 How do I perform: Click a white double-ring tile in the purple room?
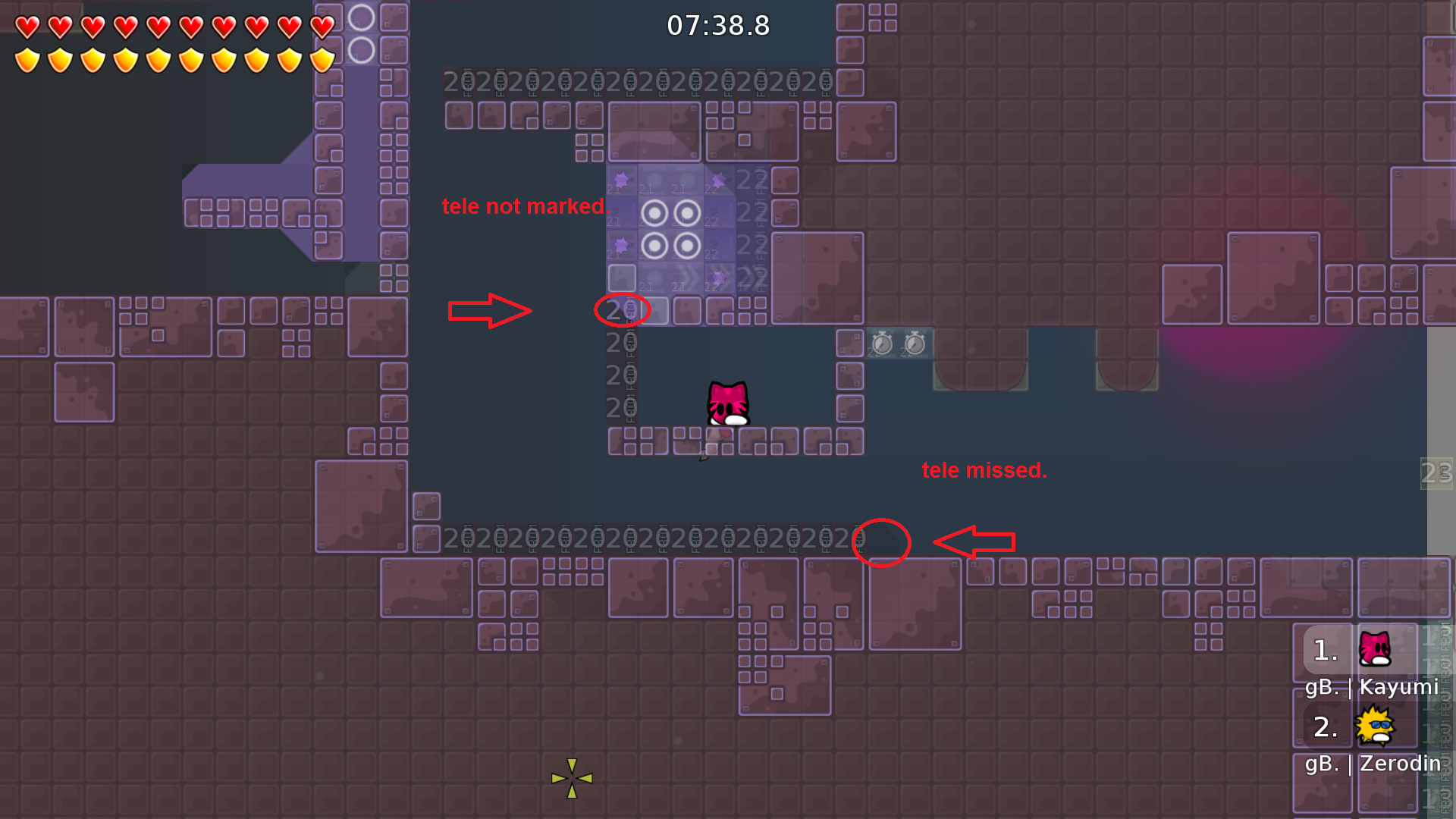pyautogui.click(x=654, y=213)
